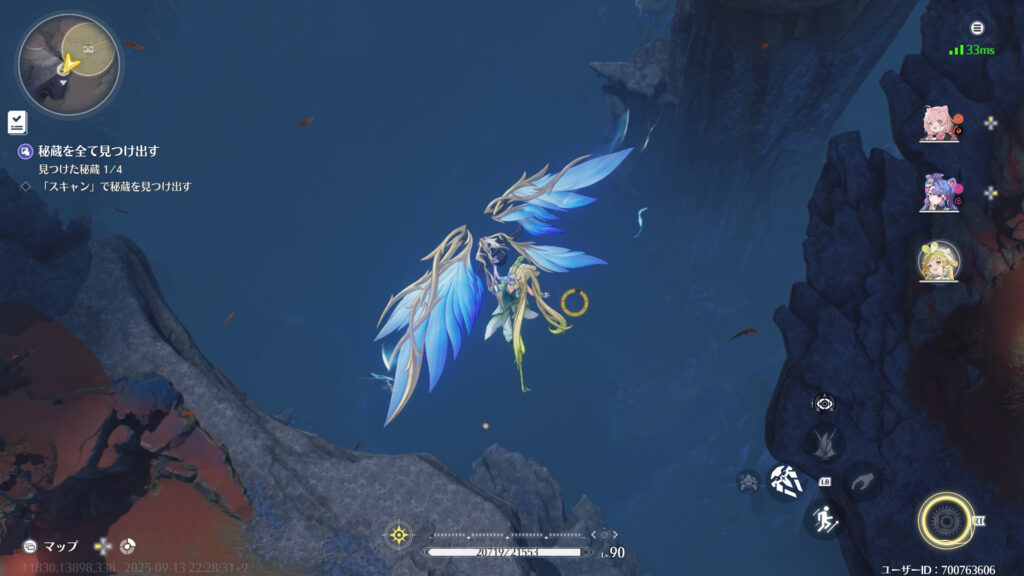The image size is (1024, 576).
Task: Use the grabbing hand action
Action: (862, 481)
